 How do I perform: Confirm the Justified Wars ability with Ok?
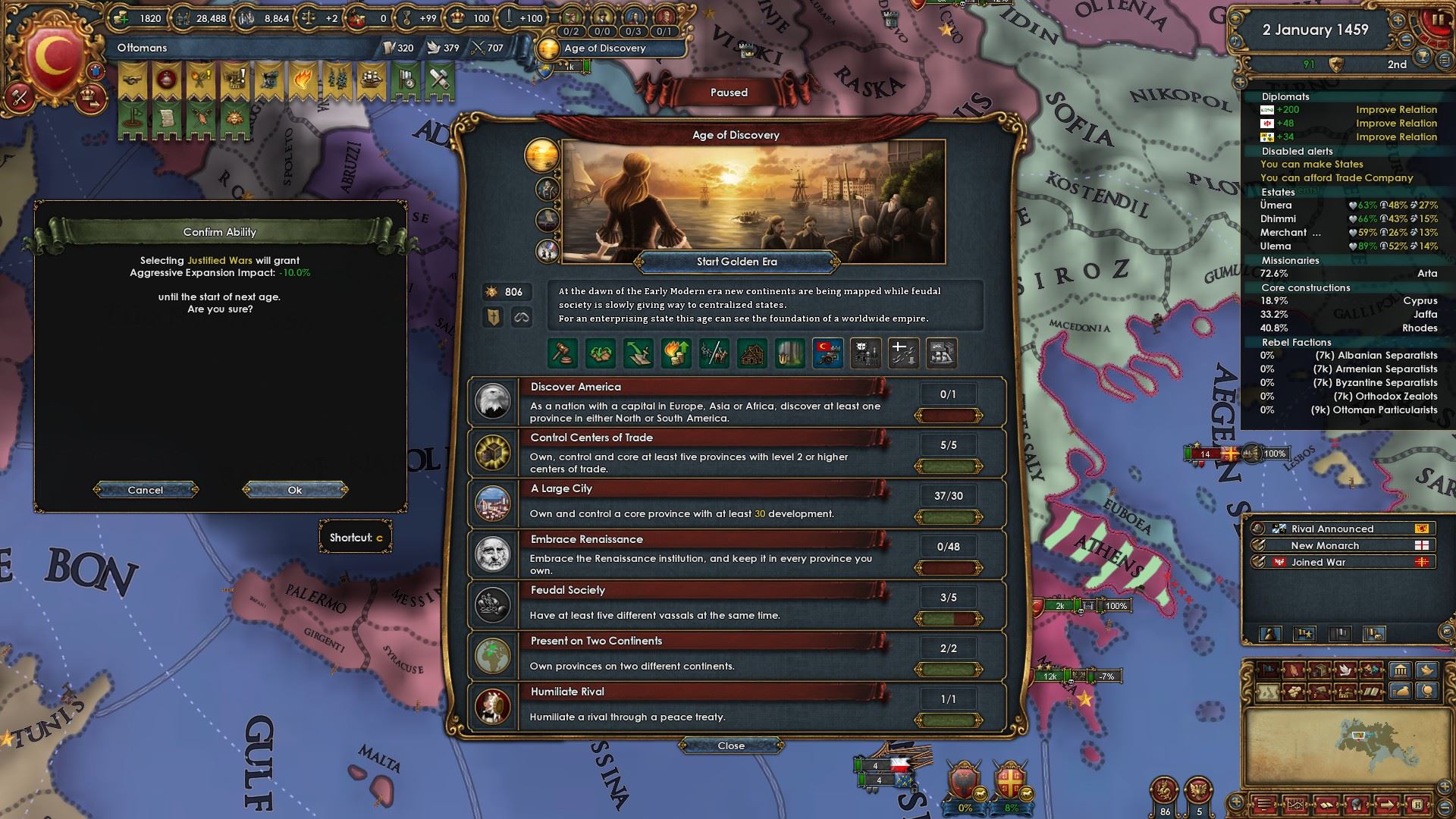click(x=295, y=490)
